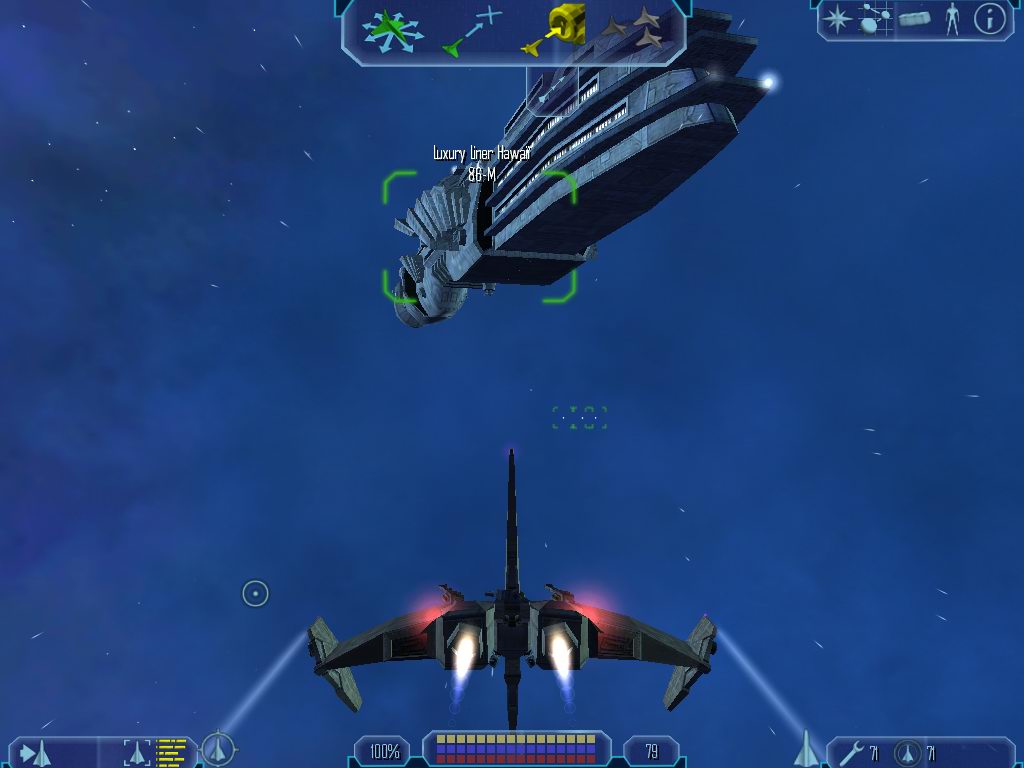The width and height of the screenshot is (1024, 768).
Task: Open the player reputation figure icon
Action: [x=951, y=18]
